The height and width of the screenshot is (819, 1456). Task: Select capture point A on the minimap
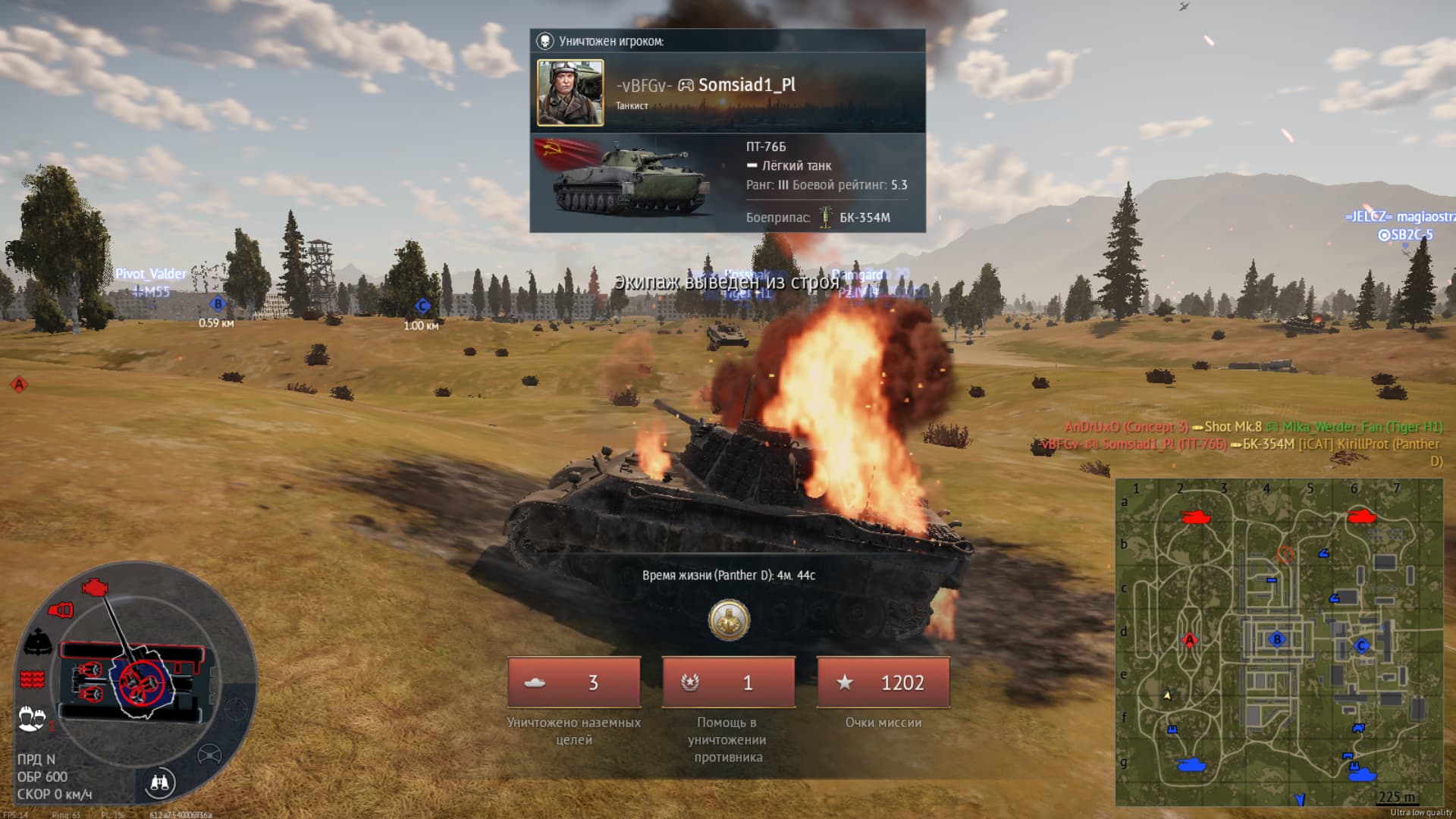point(1189,640)
